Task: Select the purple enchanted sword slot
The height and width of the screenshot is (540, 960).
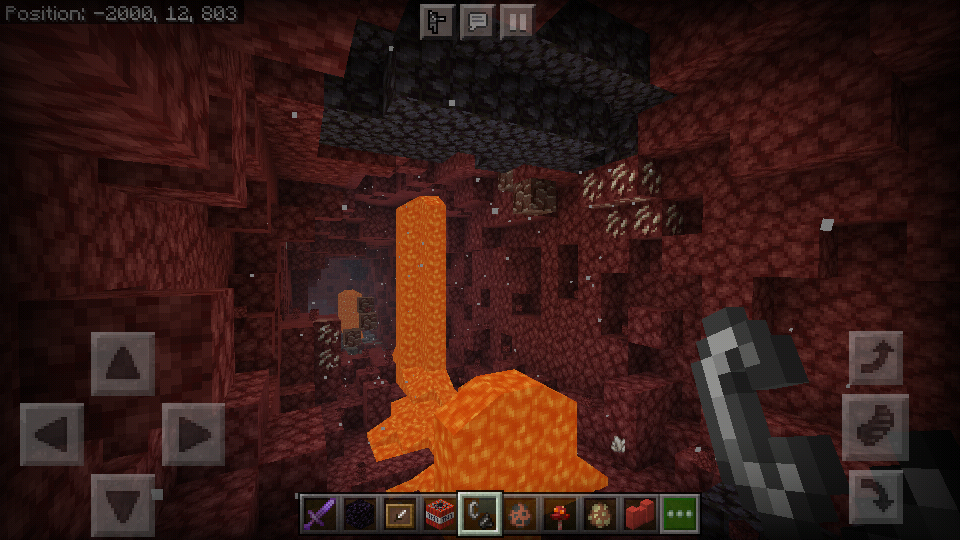Action: point(318,514)
